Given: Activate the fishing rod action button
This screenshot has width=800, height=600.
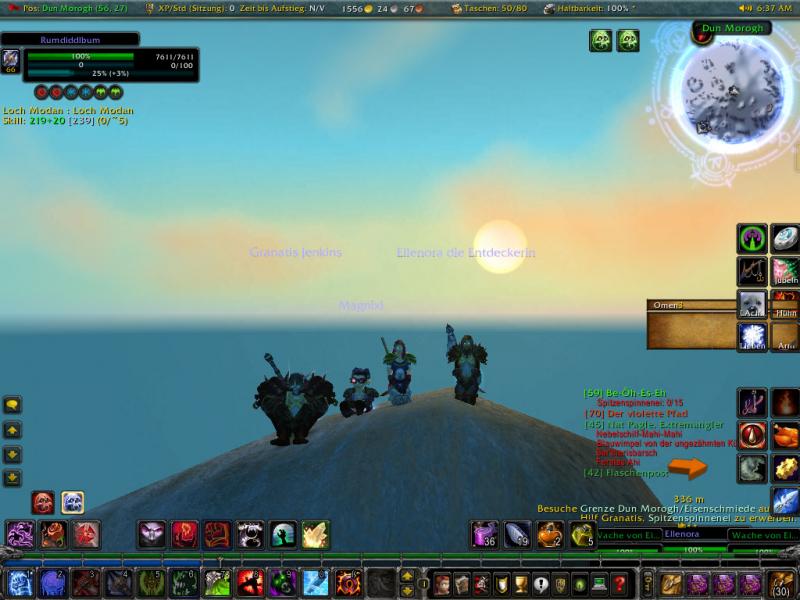Looking at the screenshot, I should click(752, 271).
